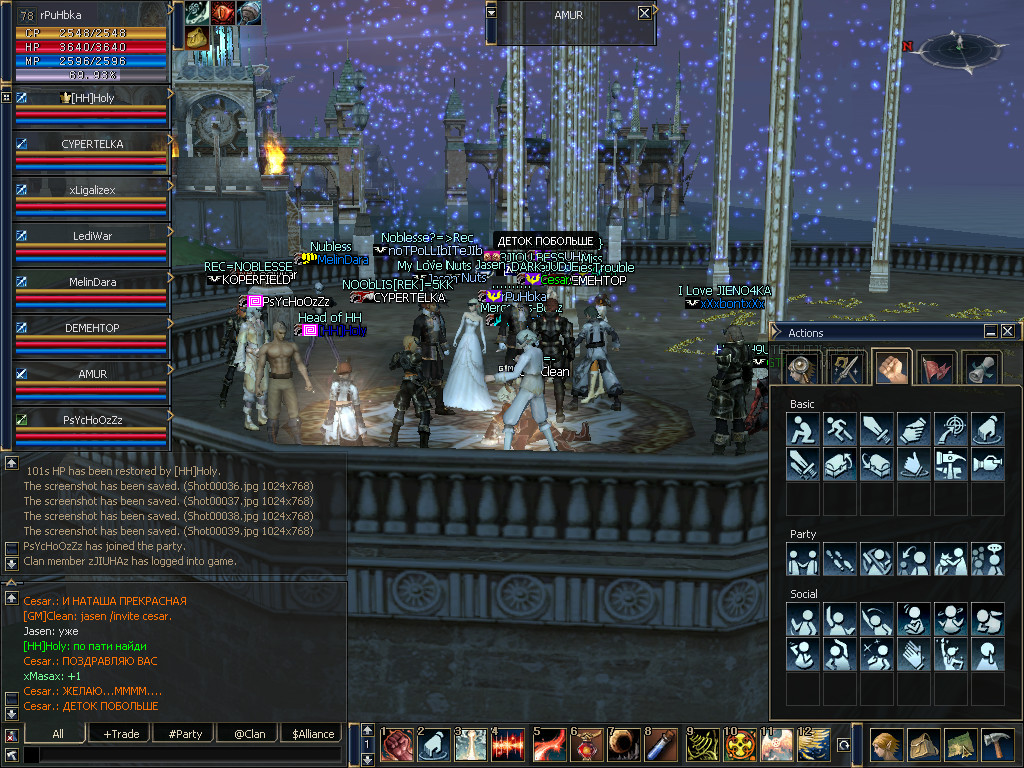1024x768 pixels.
Task: Select party member CYPERTELKA
Action: click(92, 144)
